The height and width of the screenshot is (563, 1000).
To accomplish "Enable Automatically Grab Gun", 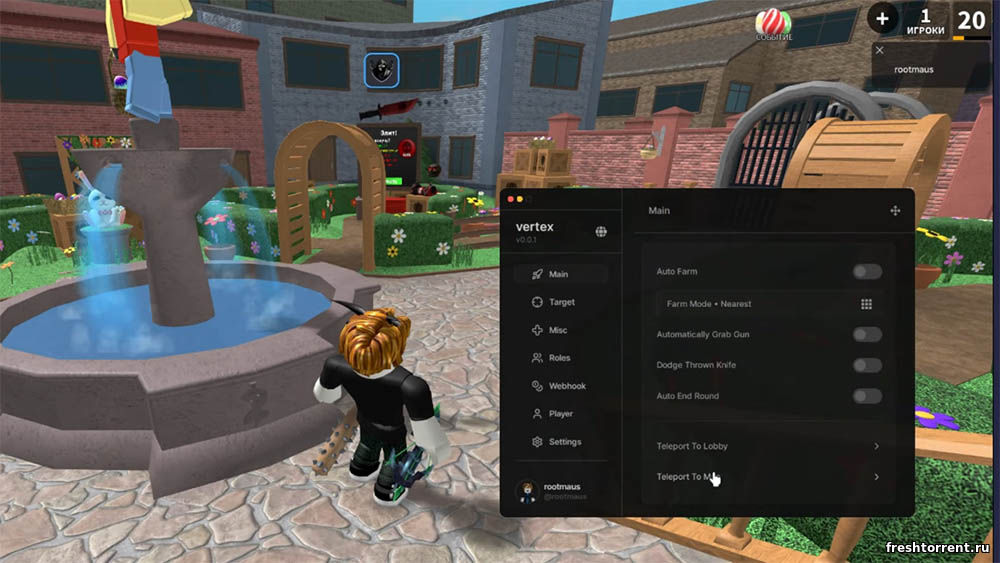I will tap(867, 335).
